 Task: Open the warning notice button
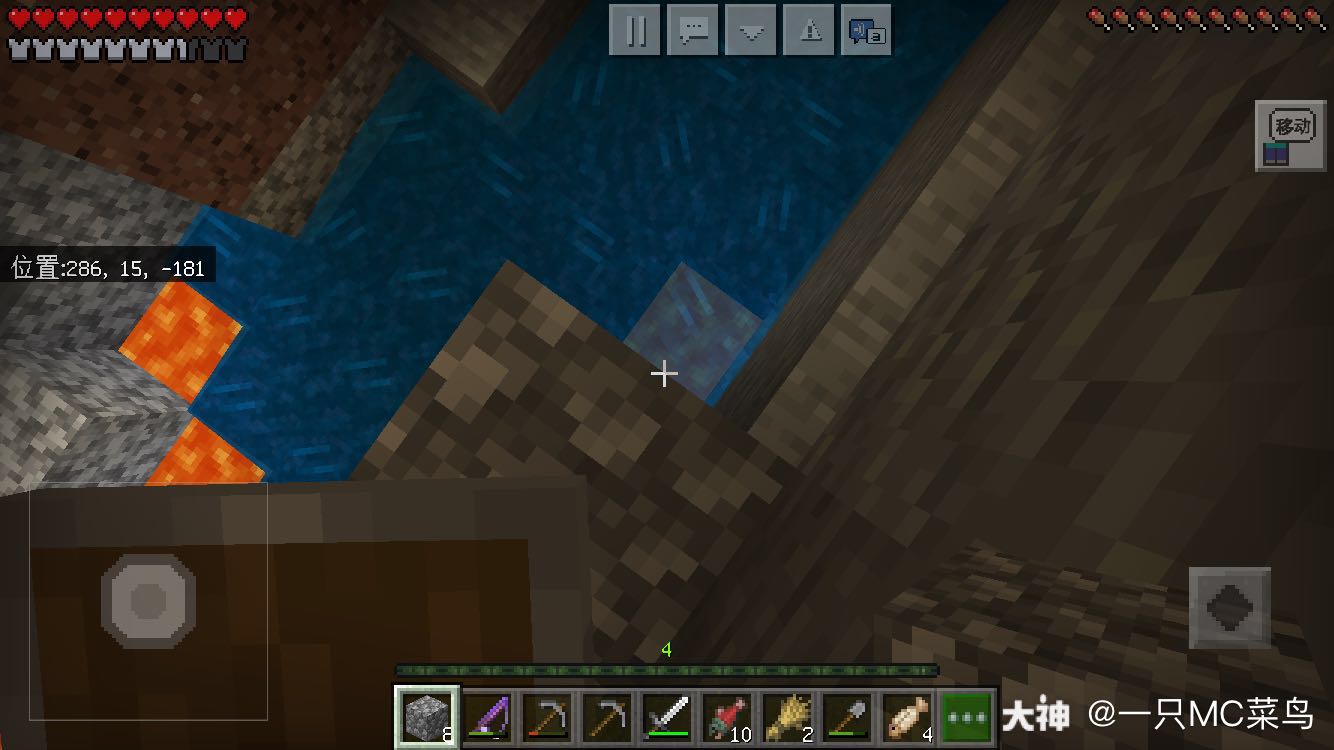pyautogui.click(x=808, y=31)
